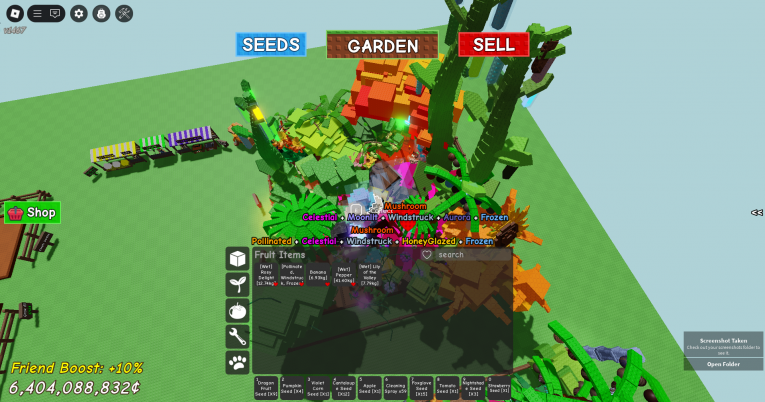Toggle the chat bubble icon

pos(55,13)
